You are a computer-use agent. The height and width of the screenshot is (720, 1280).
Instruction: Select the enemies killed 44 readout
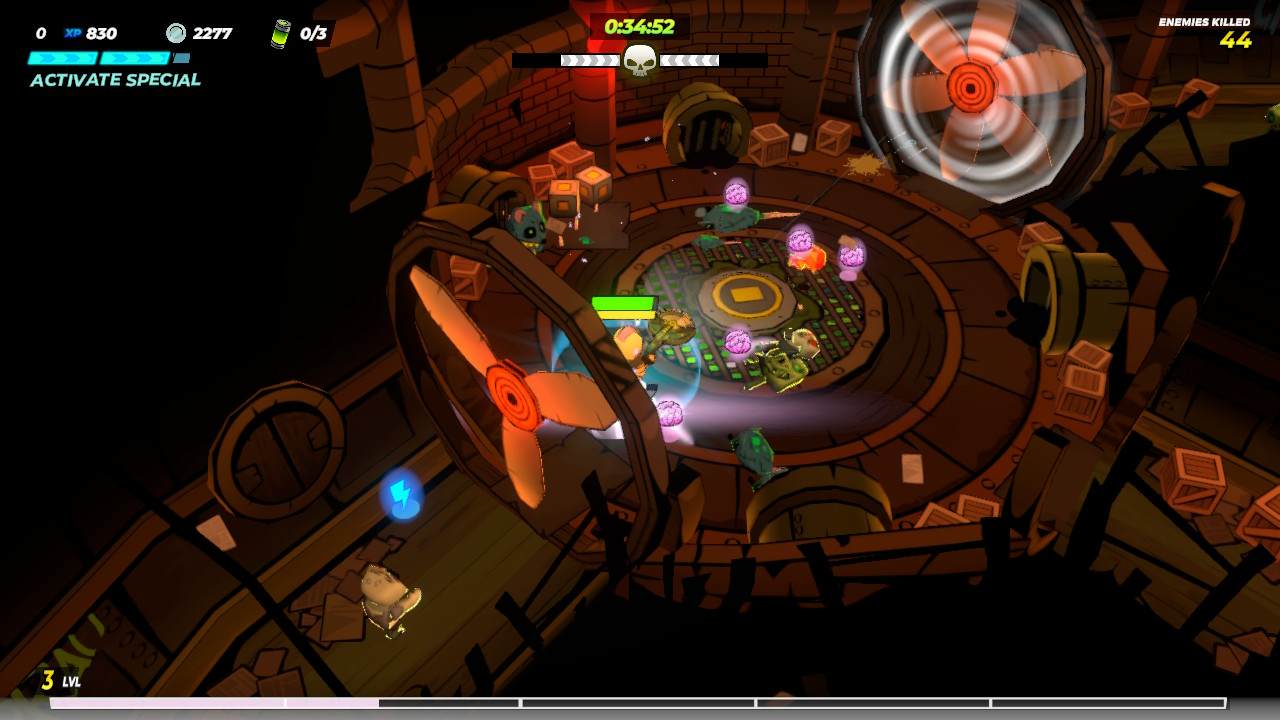(1236, 43)
